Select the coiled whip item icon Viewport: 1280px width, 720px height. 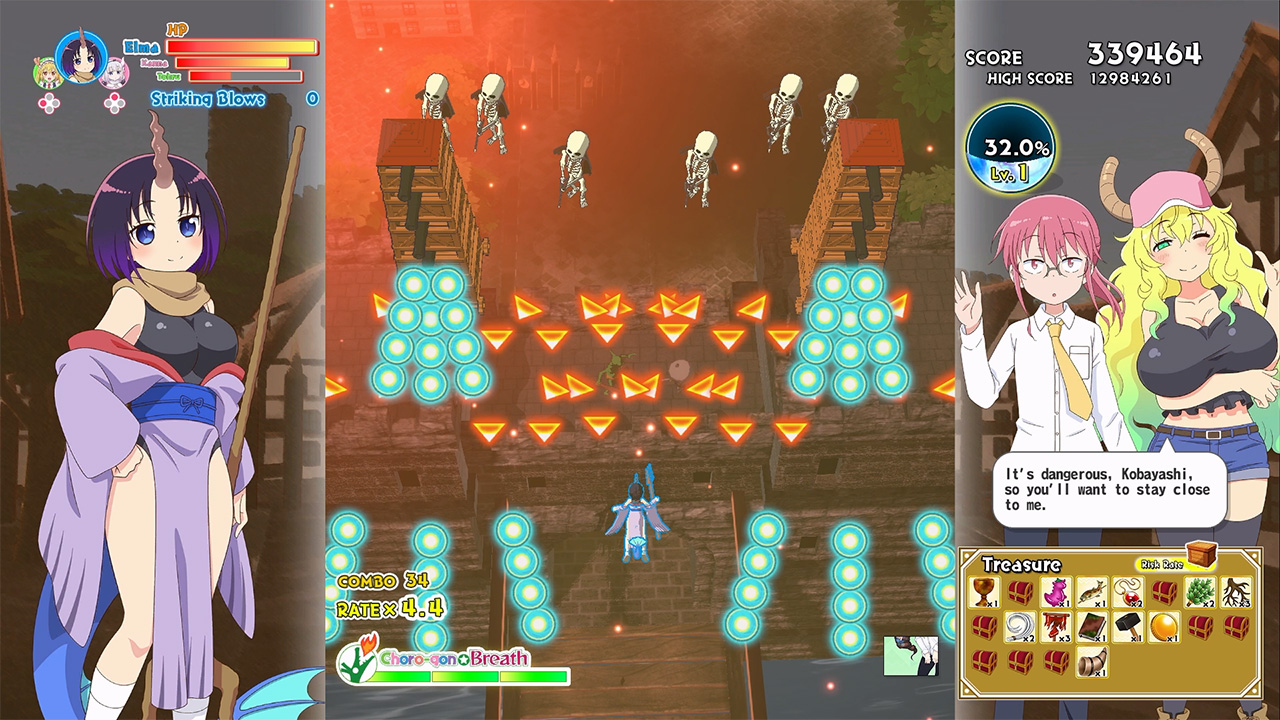coord(1020,626)
